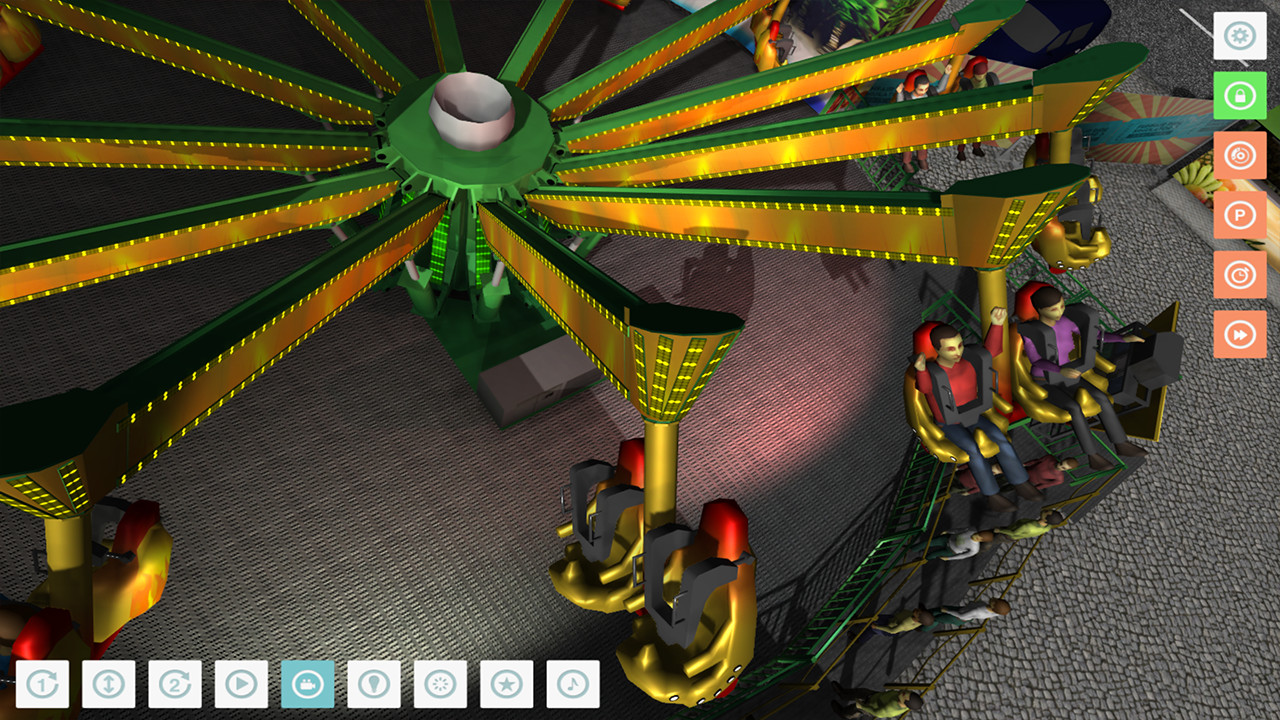Play the ride music

click(573, 686)
